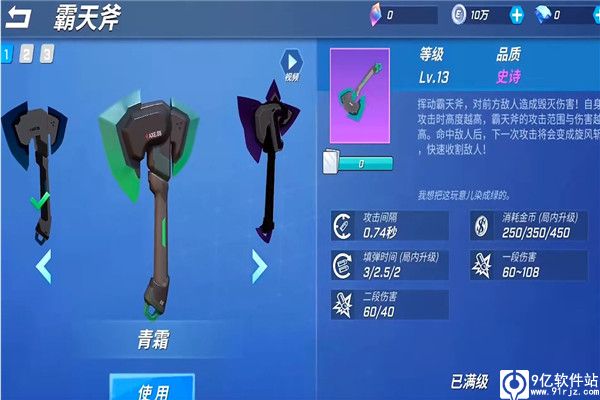Use the 青霜 skin with the 使用 button
This screenshot has height=400, width=600.
click(x=152, y=388)
